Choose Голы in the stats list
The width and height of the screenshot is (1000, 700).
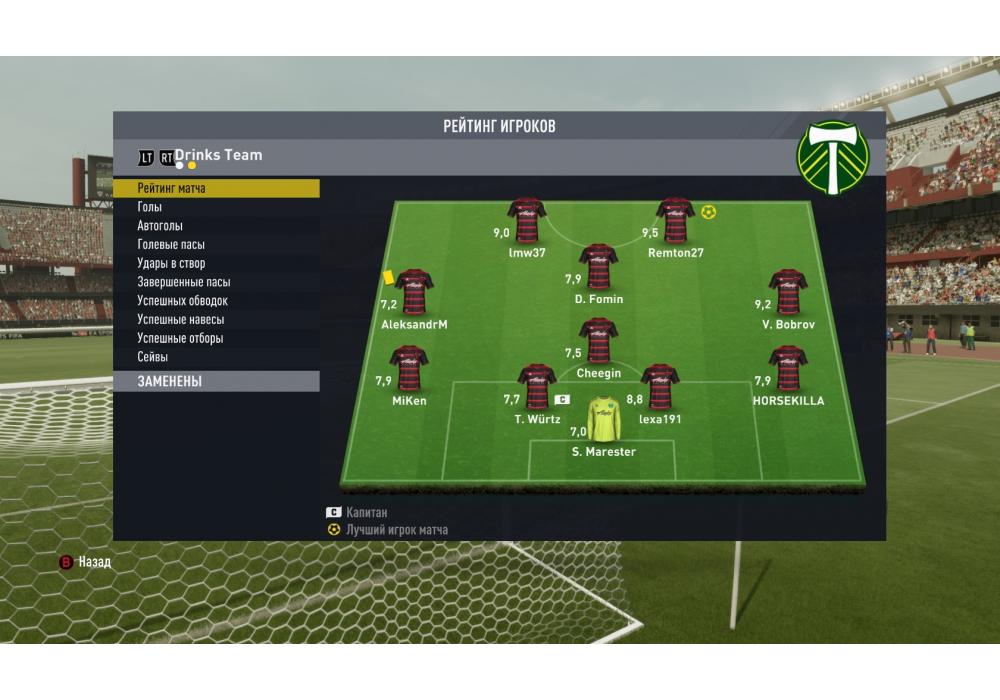(x=150, y=207)
